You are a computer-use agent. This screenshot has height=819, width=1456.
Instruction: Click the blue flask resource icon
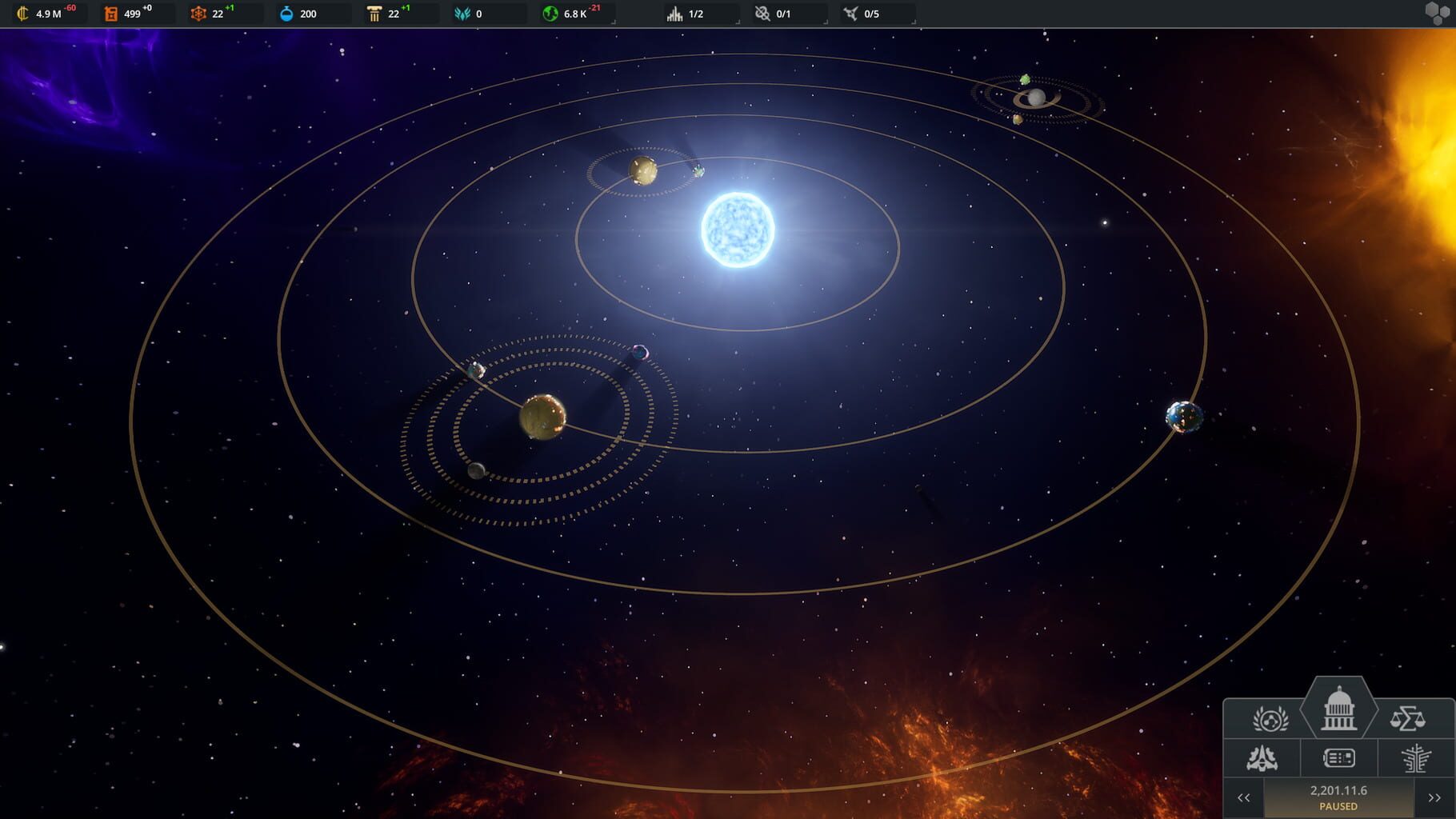point(287,13)
